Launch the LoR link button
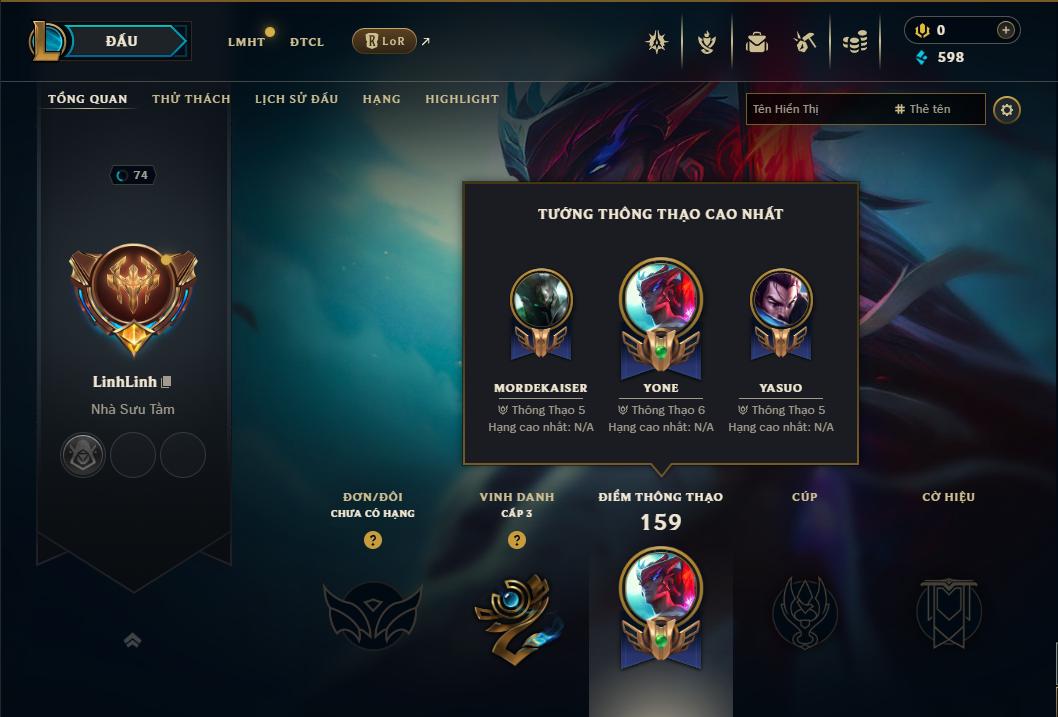1058x717 pixels. 384,41
